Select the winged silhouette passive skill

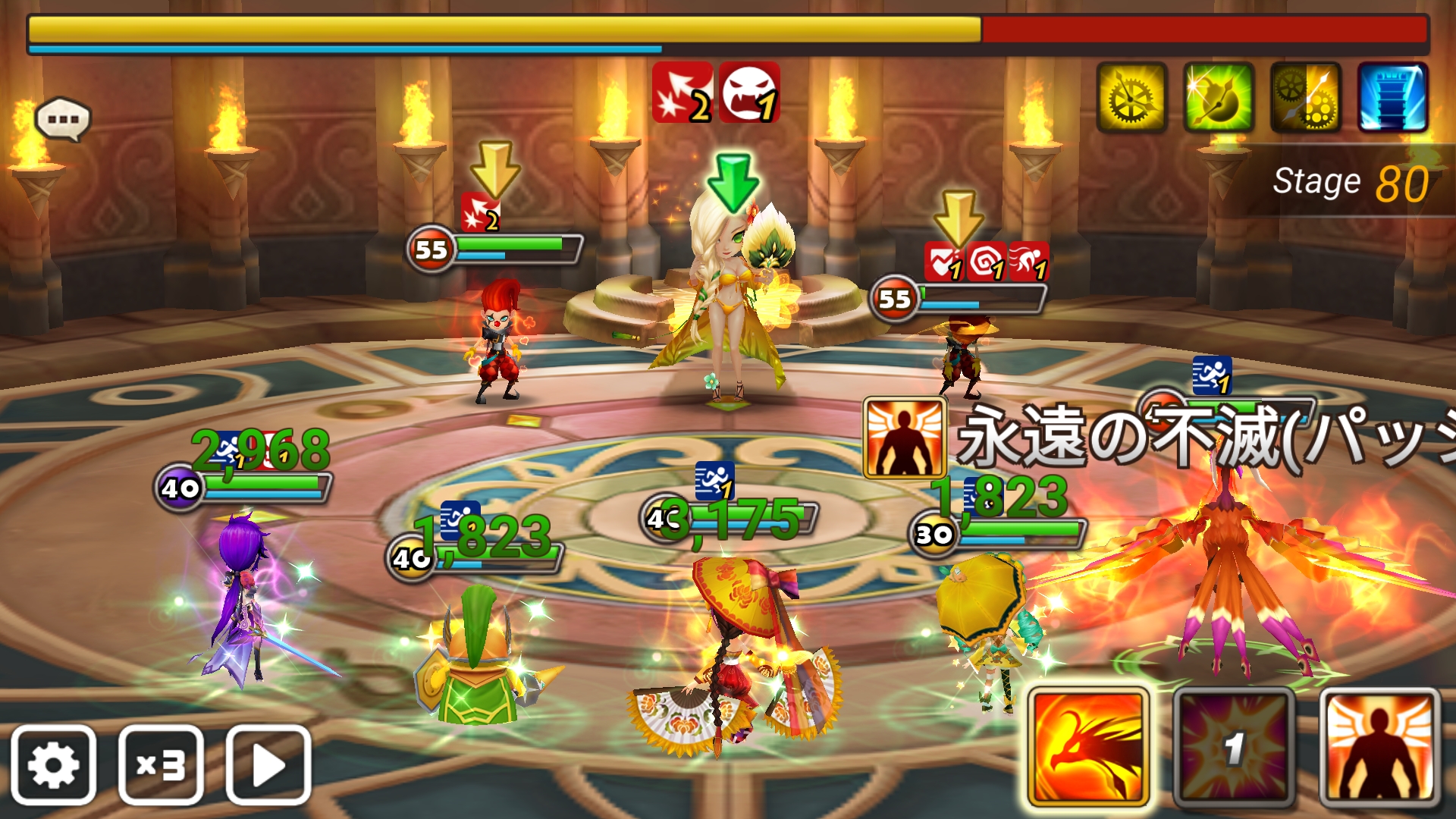tap(1379, 748)
